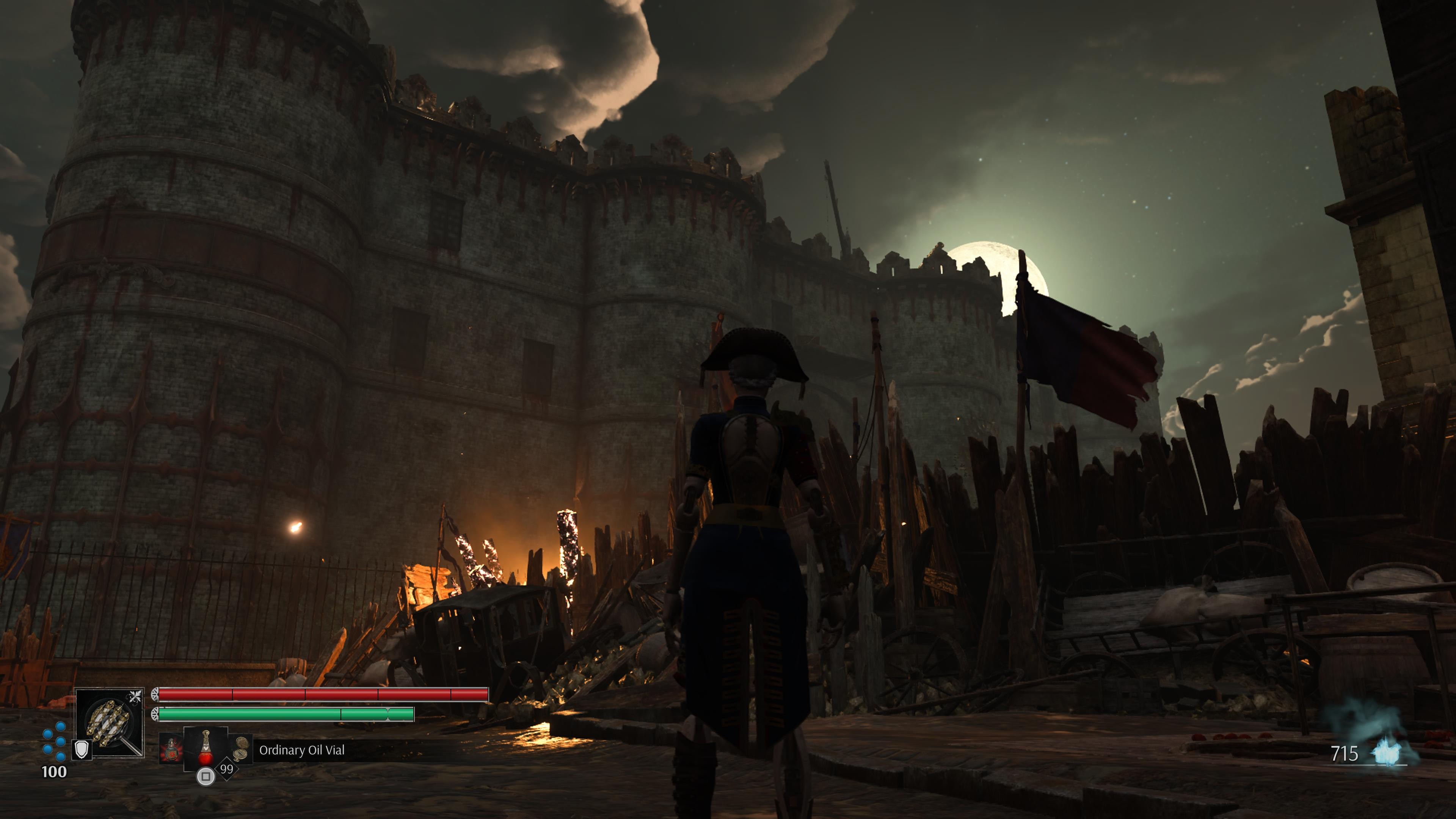Select the red grenade flask item
The height and width of the screenshot is (819, 1456).
coord(171,750)
